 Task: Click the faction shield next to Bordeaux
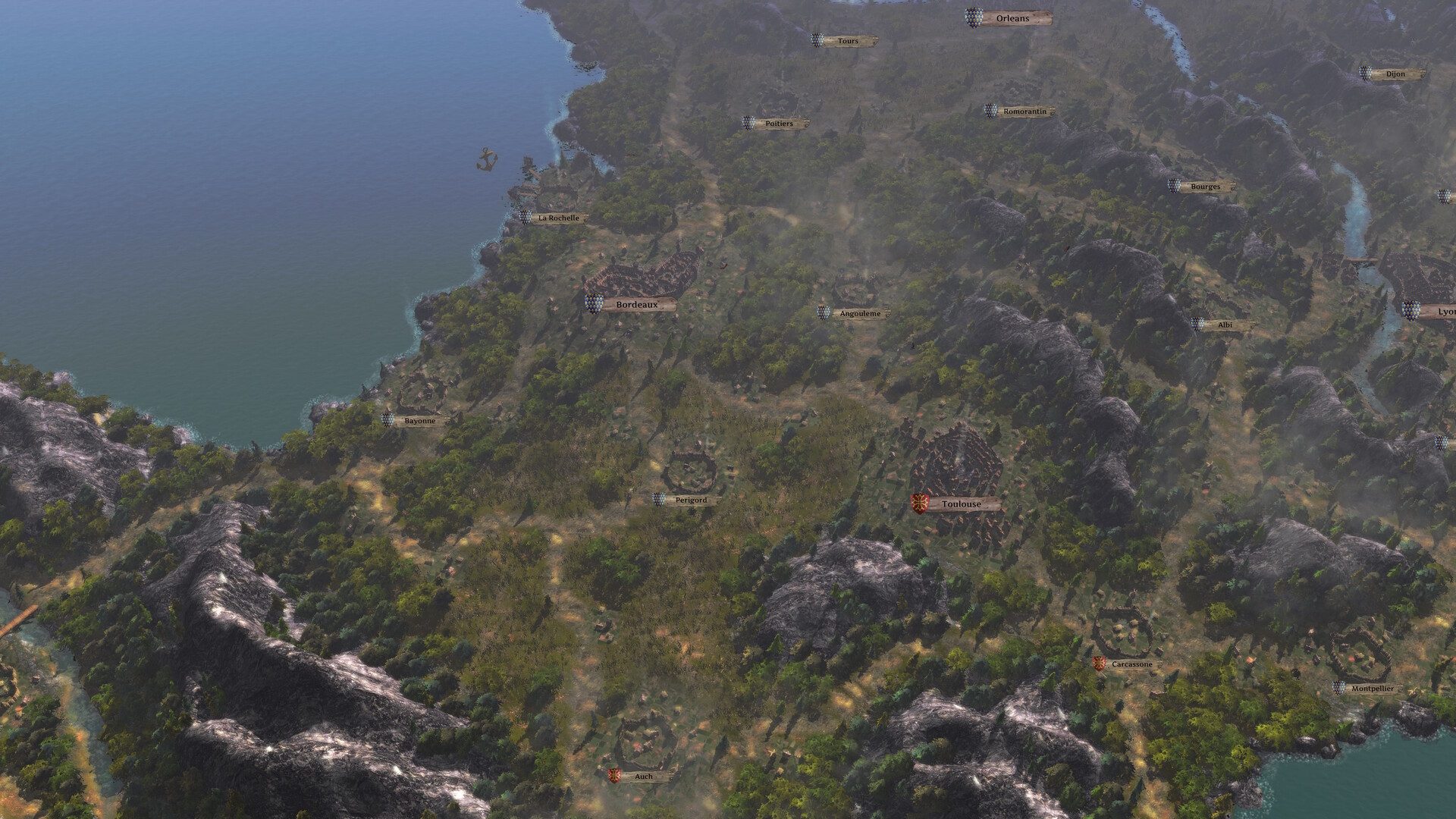click(593, 303)
